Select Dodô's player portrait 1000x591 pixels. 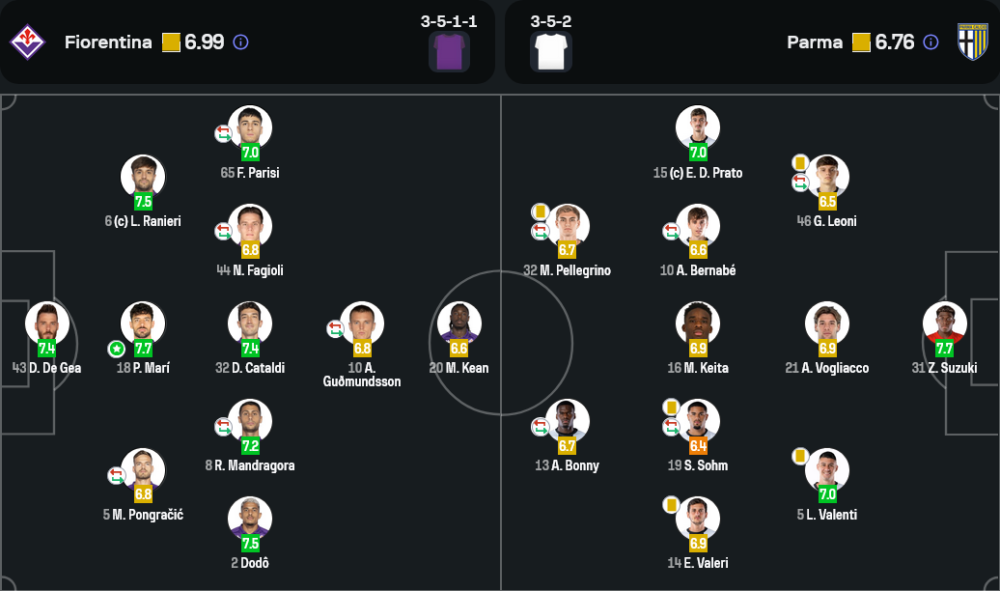tap(250, 519)
